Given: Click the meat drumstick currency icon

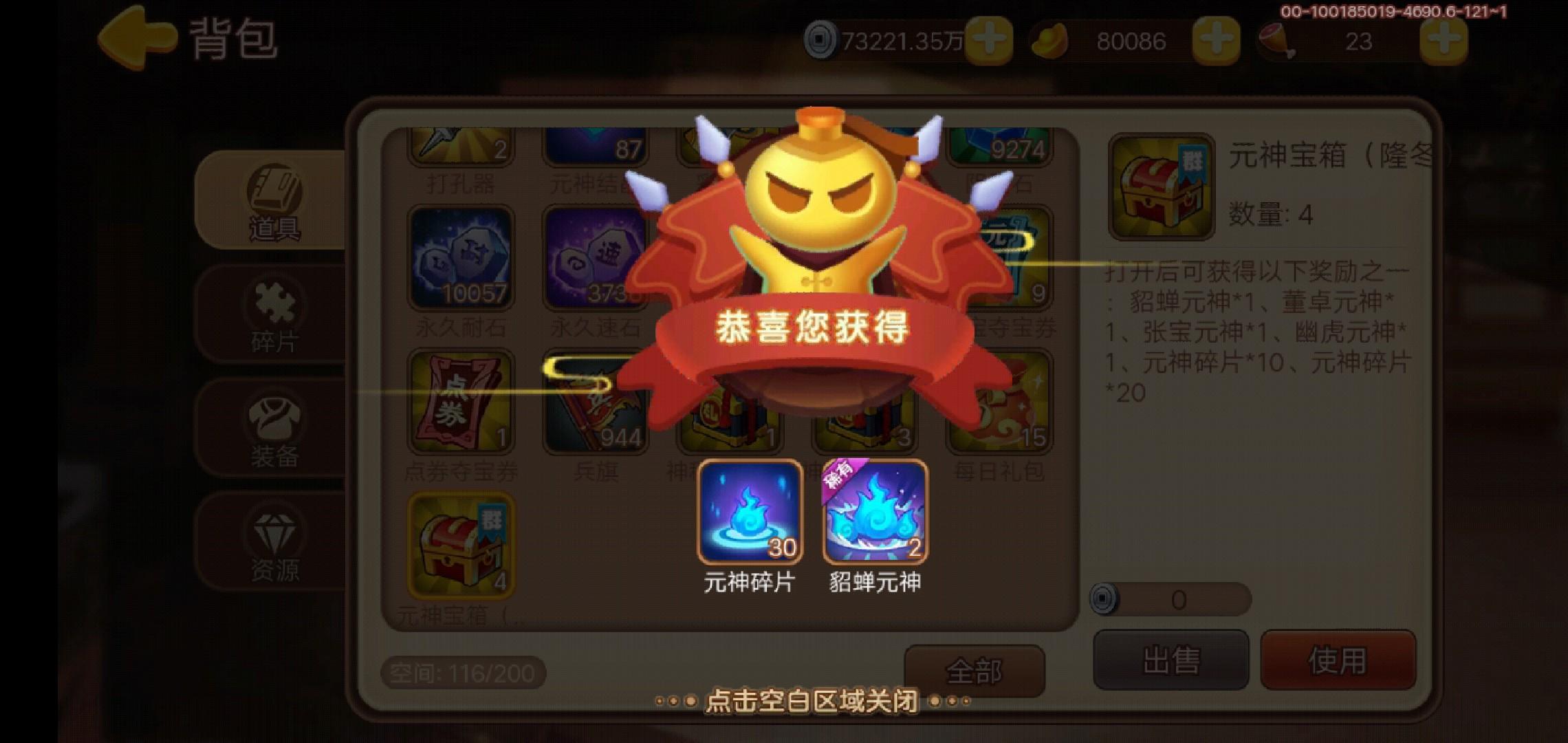Looking at the screenshot, I should pyautogui.click(x=1276, y=40).
